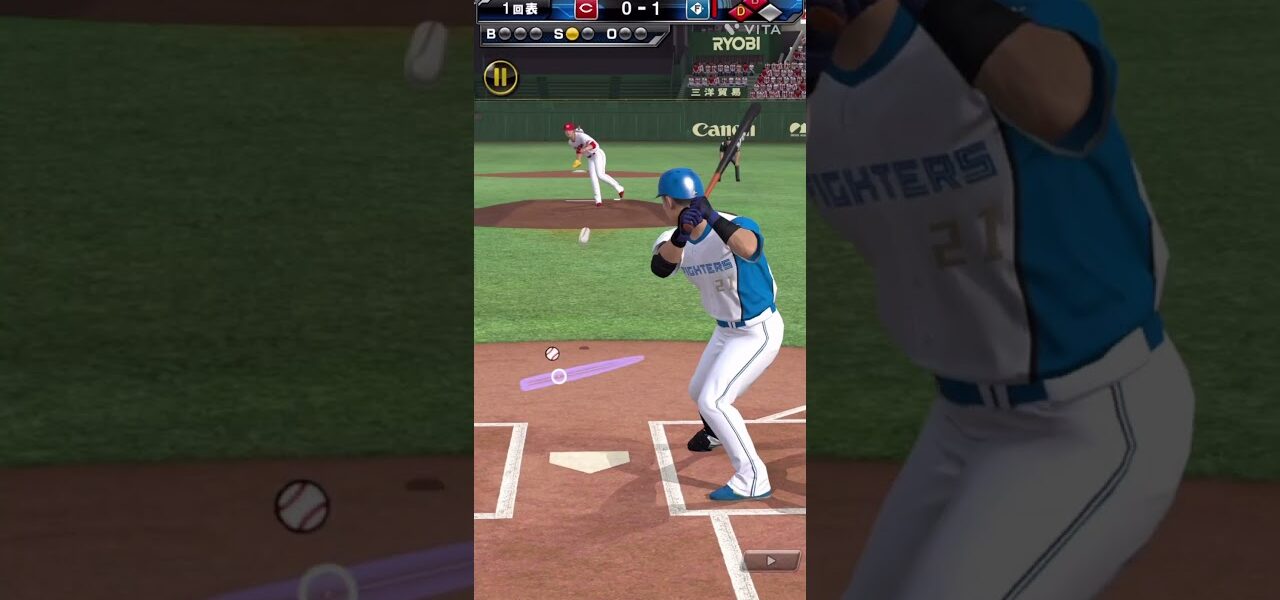Image resolution: width=1280 pixels, height=600 pixels.
Task: Tap the translucent play-arrow button
Action: (x=771, y=561)
